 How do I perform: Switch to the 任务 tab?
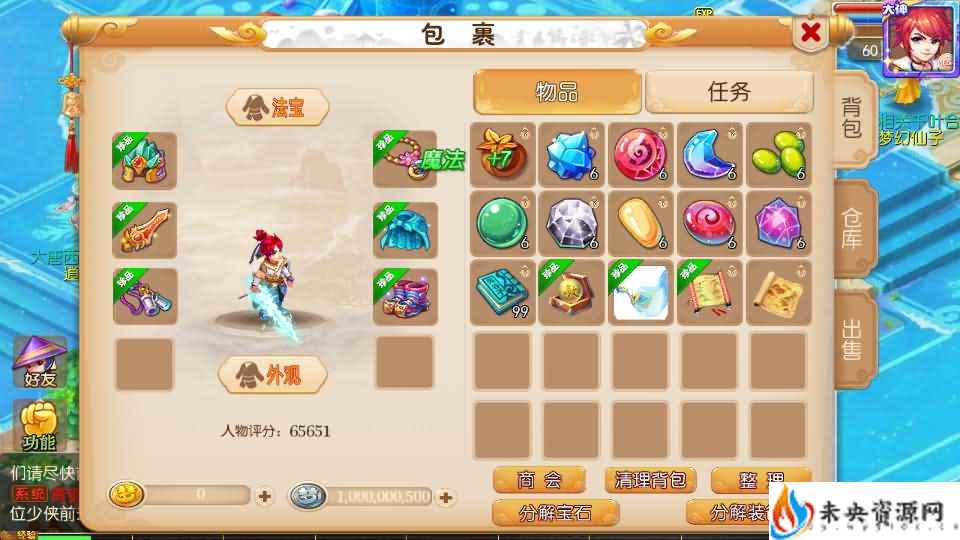click(x=728, y=92)
